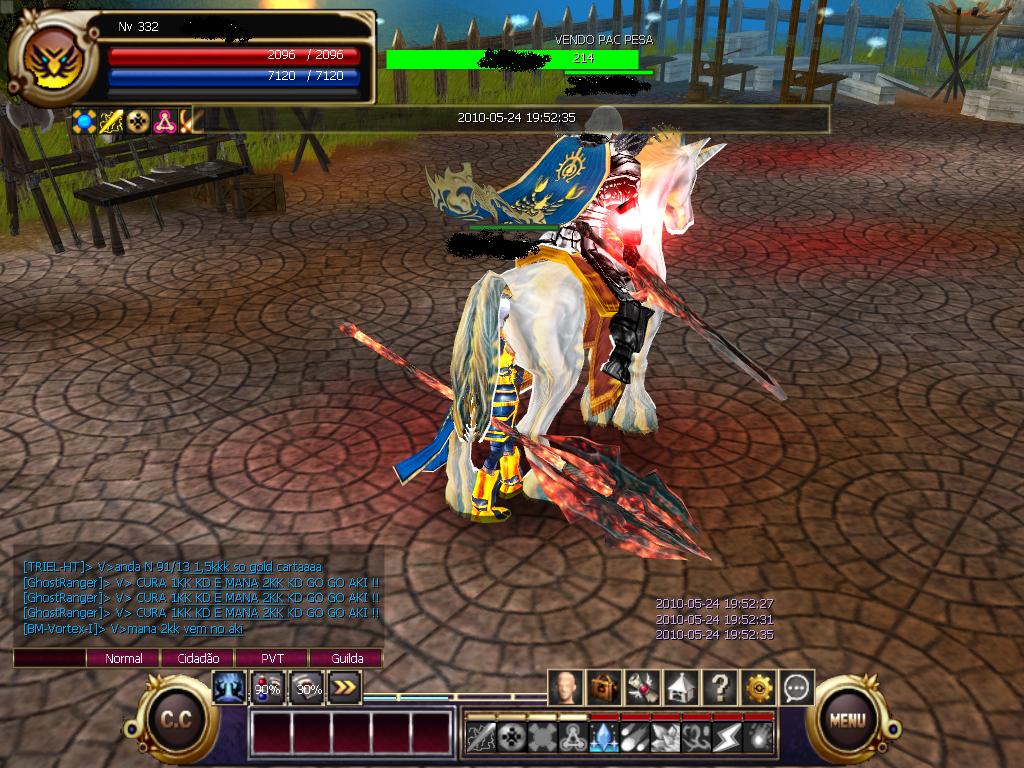Click the yellow double-arrow button
Screen dimensions: 1024x768
coord(344,688)
